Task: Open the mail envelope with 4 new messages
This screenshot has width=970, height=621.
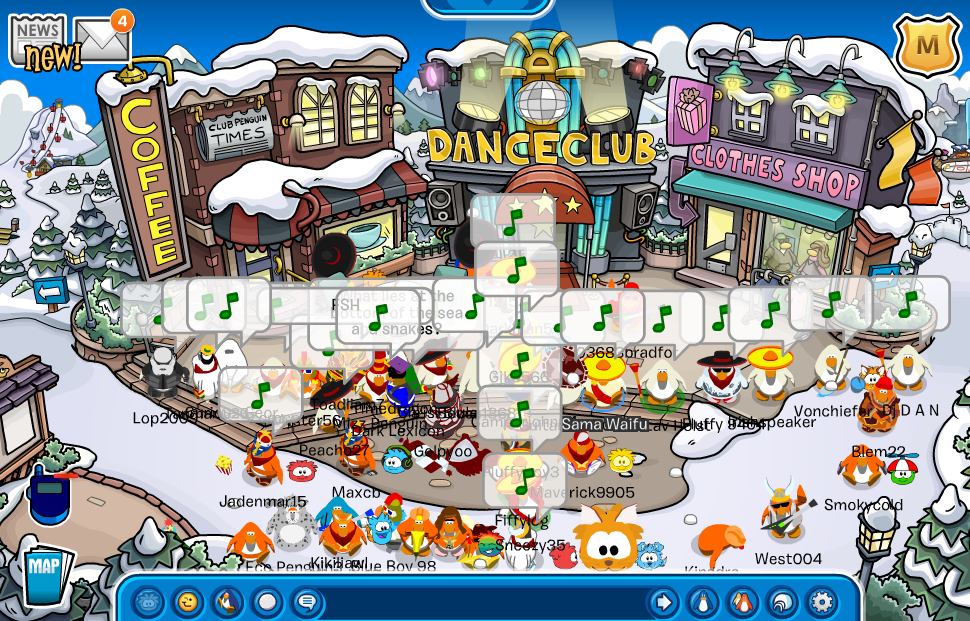Action: click(x=101, y=40)
